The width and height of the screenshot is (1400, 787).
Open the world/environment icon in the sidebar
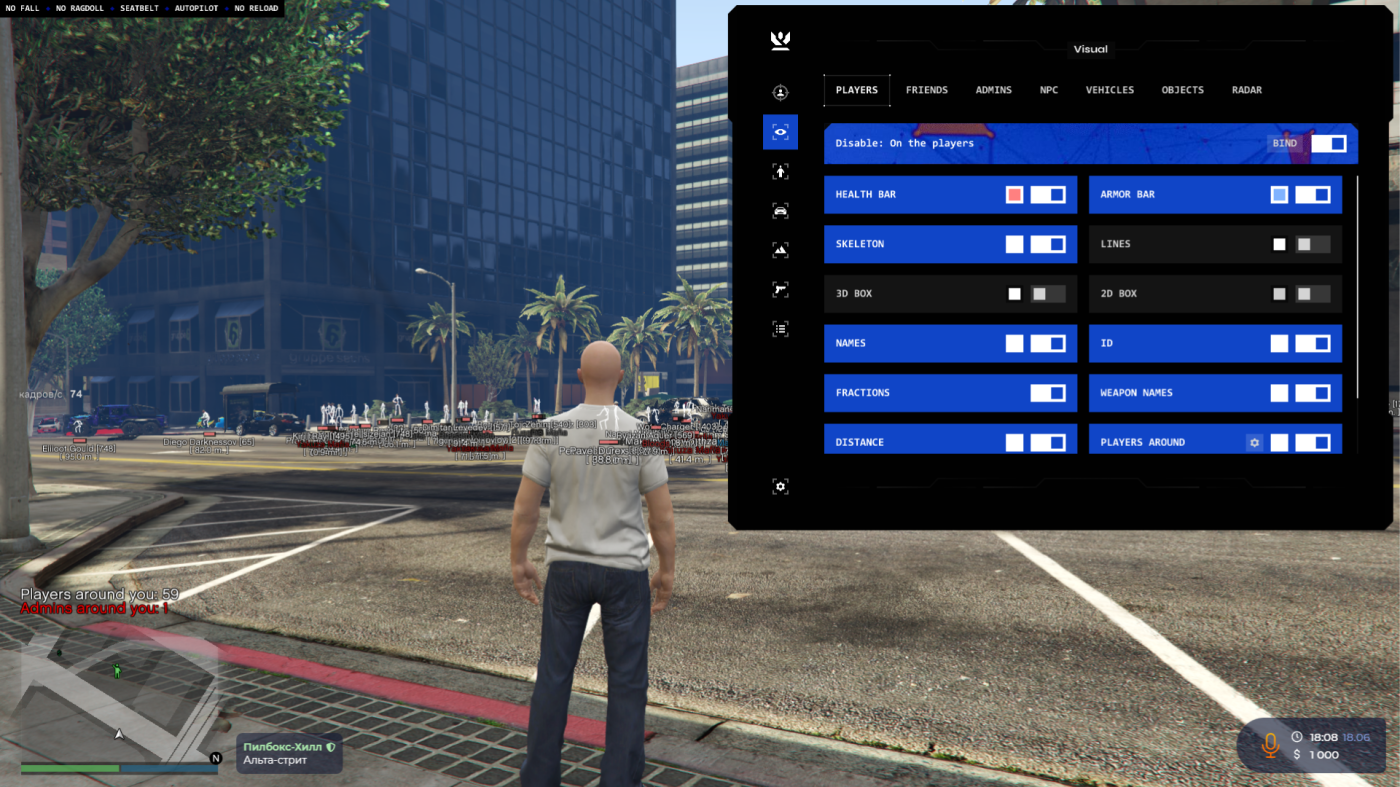tap(780, 249)
